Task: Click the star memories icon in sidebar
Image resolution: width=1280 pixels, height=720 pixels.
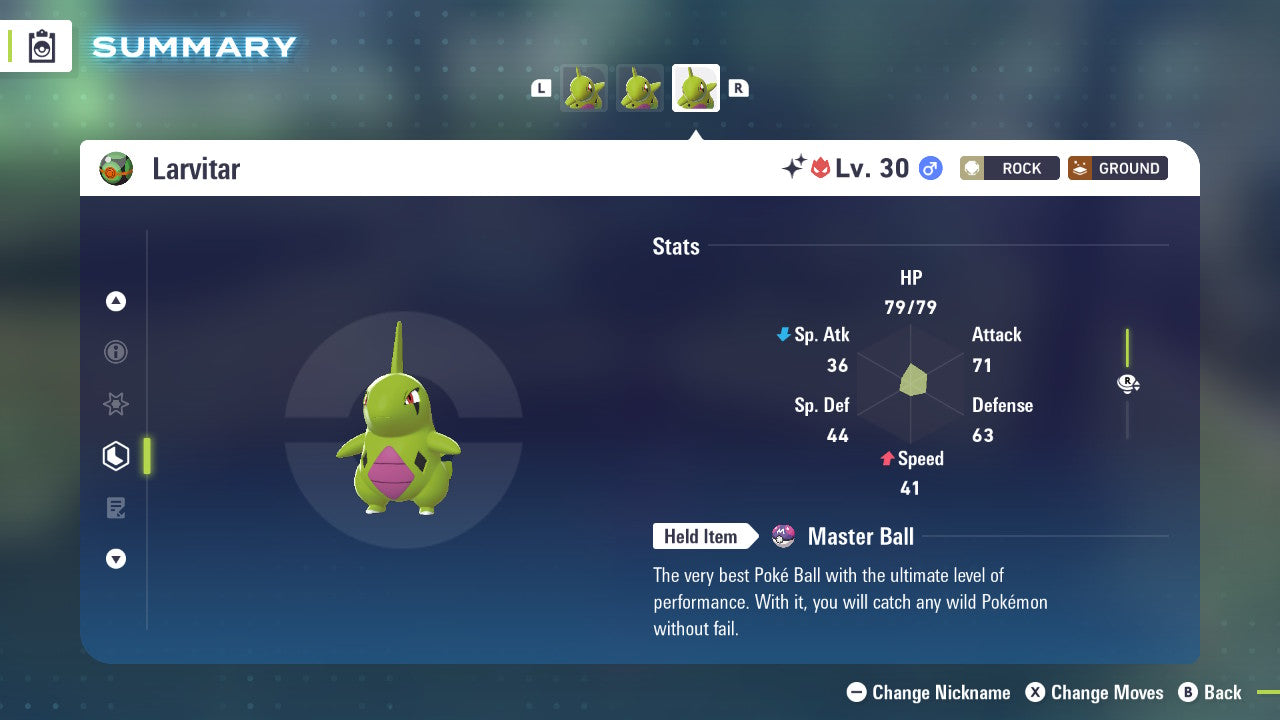Action: point(116,404)
